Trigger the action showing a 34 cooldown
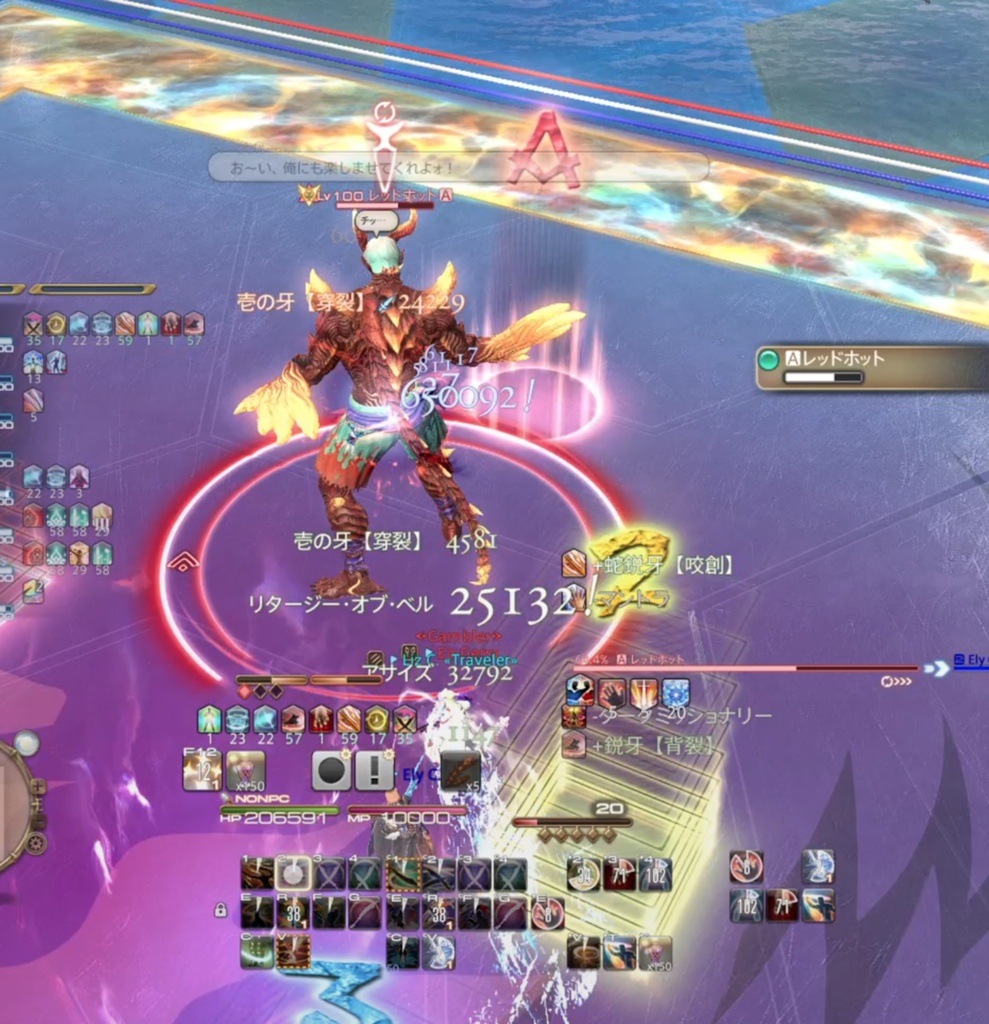989x1024 pixels. (x=584, y=874)
